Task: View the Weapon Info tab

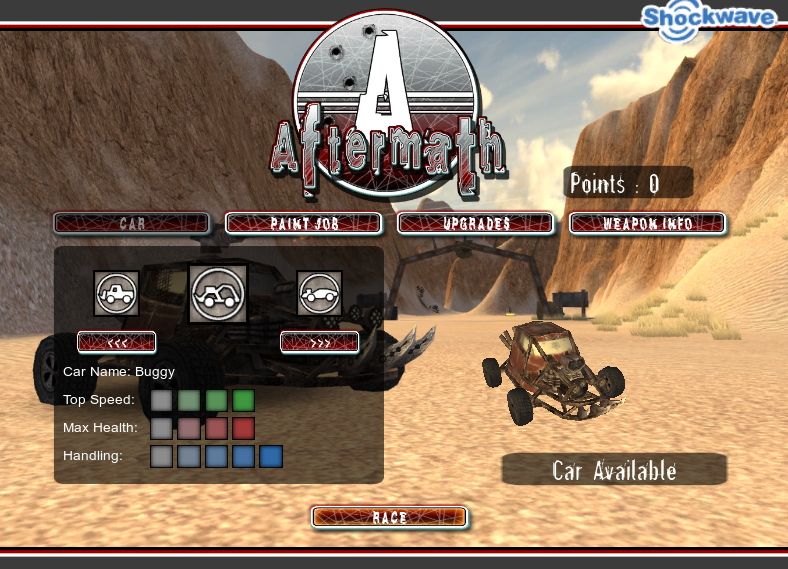Action: tap(647, 223)
